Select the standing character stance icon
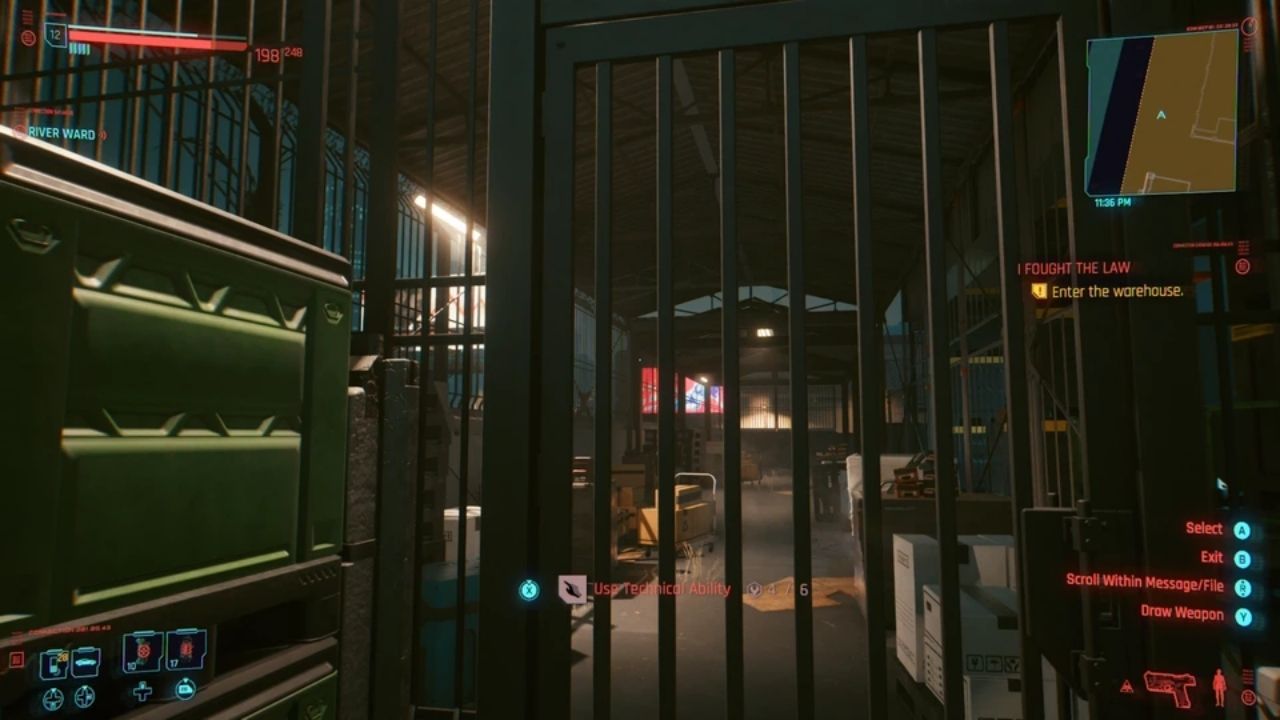 click(1218, 687)
